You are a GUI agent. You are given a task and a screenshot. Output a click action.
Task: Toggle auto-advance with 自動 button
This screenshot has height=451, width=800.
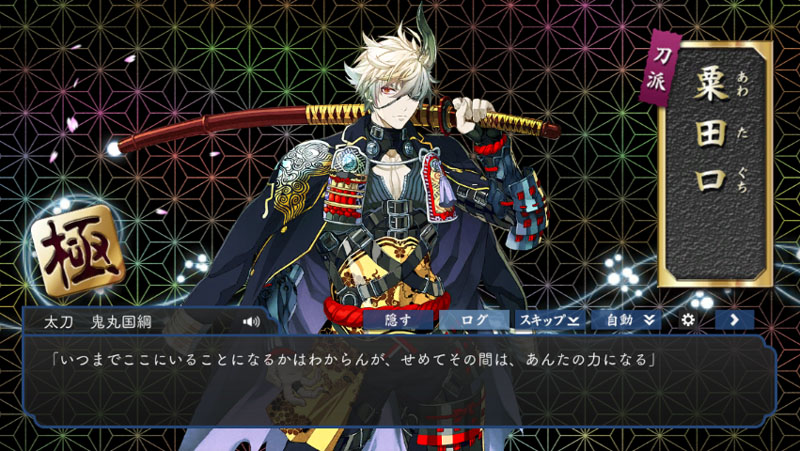point(625,320)
